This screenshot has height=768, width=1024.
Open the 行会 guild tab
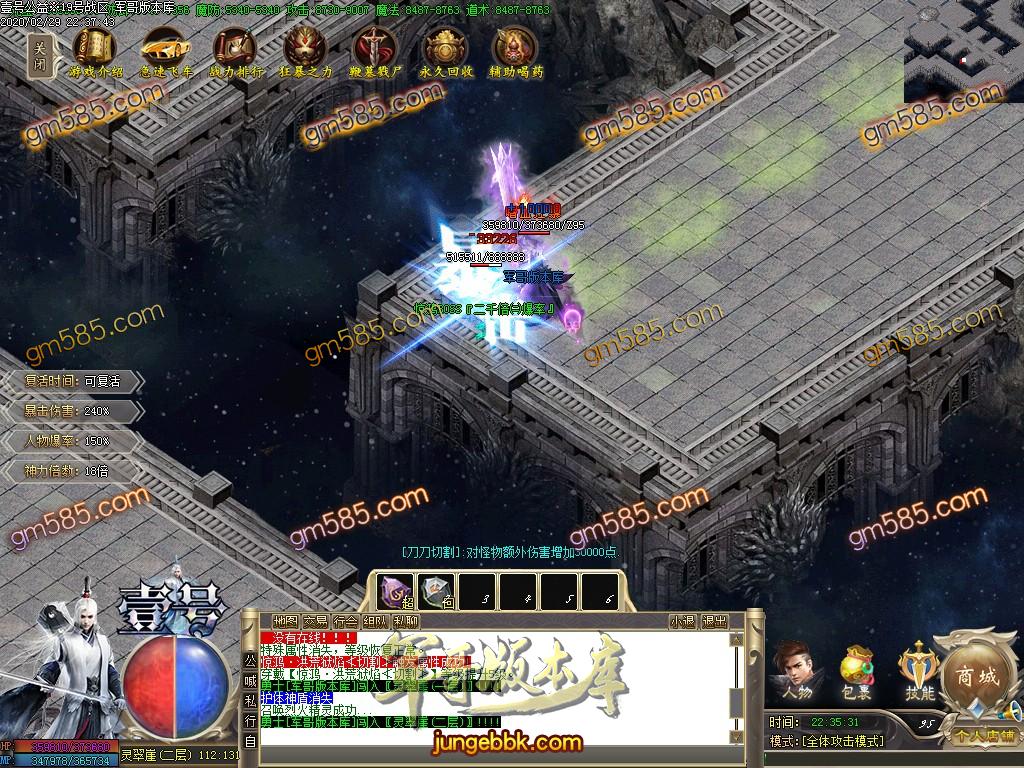pos(346,621)
